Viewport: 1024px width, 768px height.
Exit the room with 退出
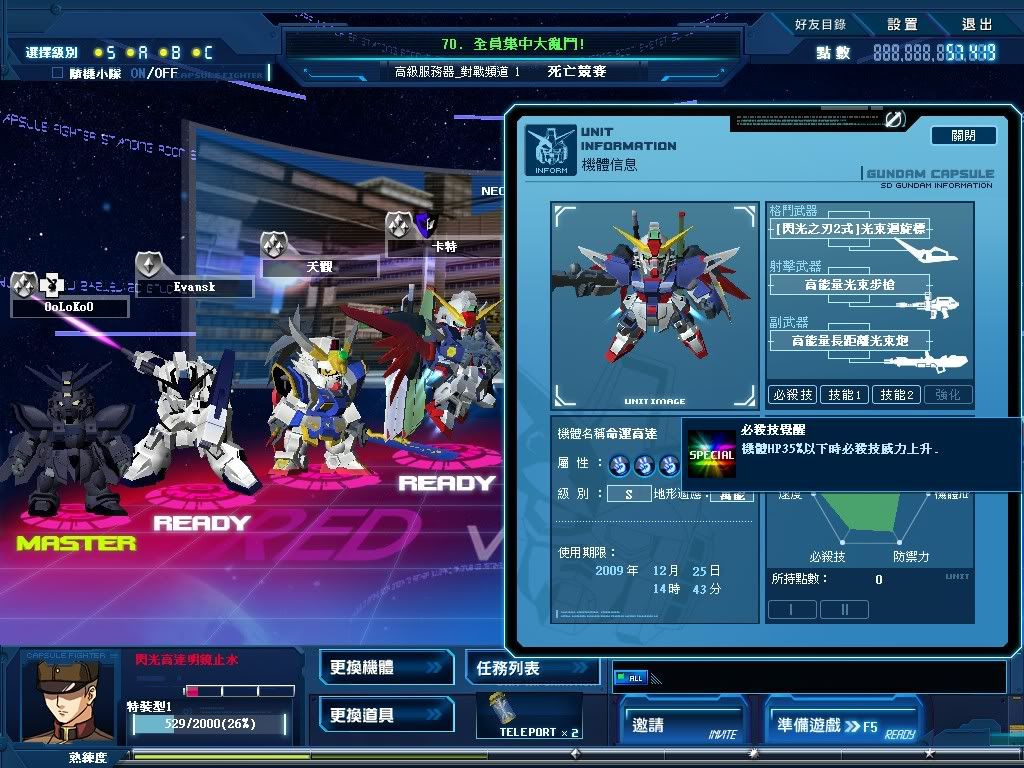tap(977, 24)
